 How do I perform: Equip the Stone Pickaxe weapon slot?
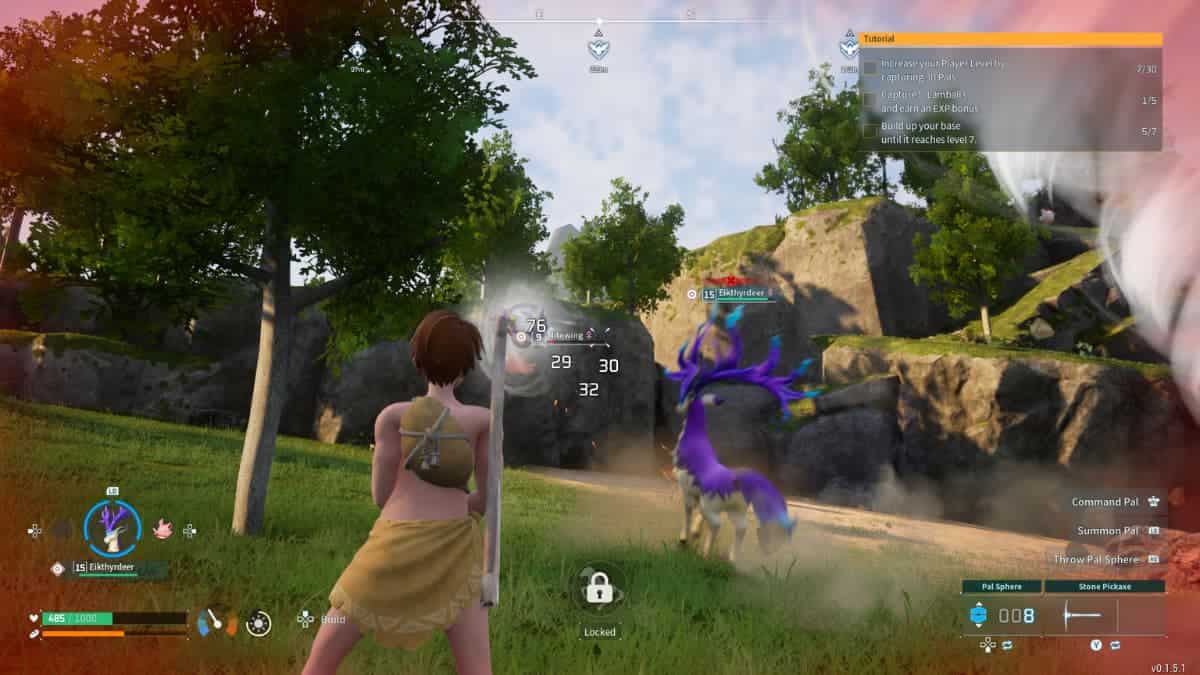coord(1105,616)
